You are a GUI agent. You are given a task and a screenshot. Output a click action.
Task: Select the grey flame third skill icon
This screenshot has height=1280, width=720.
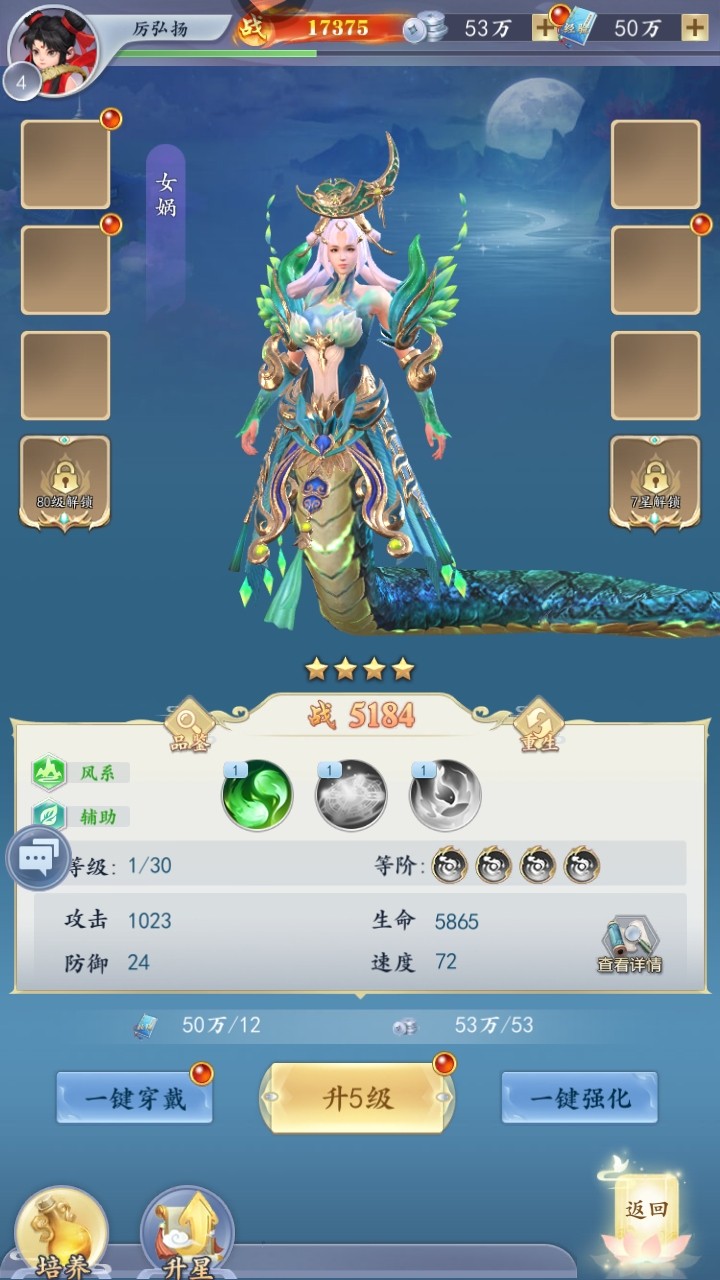[446, 796]
